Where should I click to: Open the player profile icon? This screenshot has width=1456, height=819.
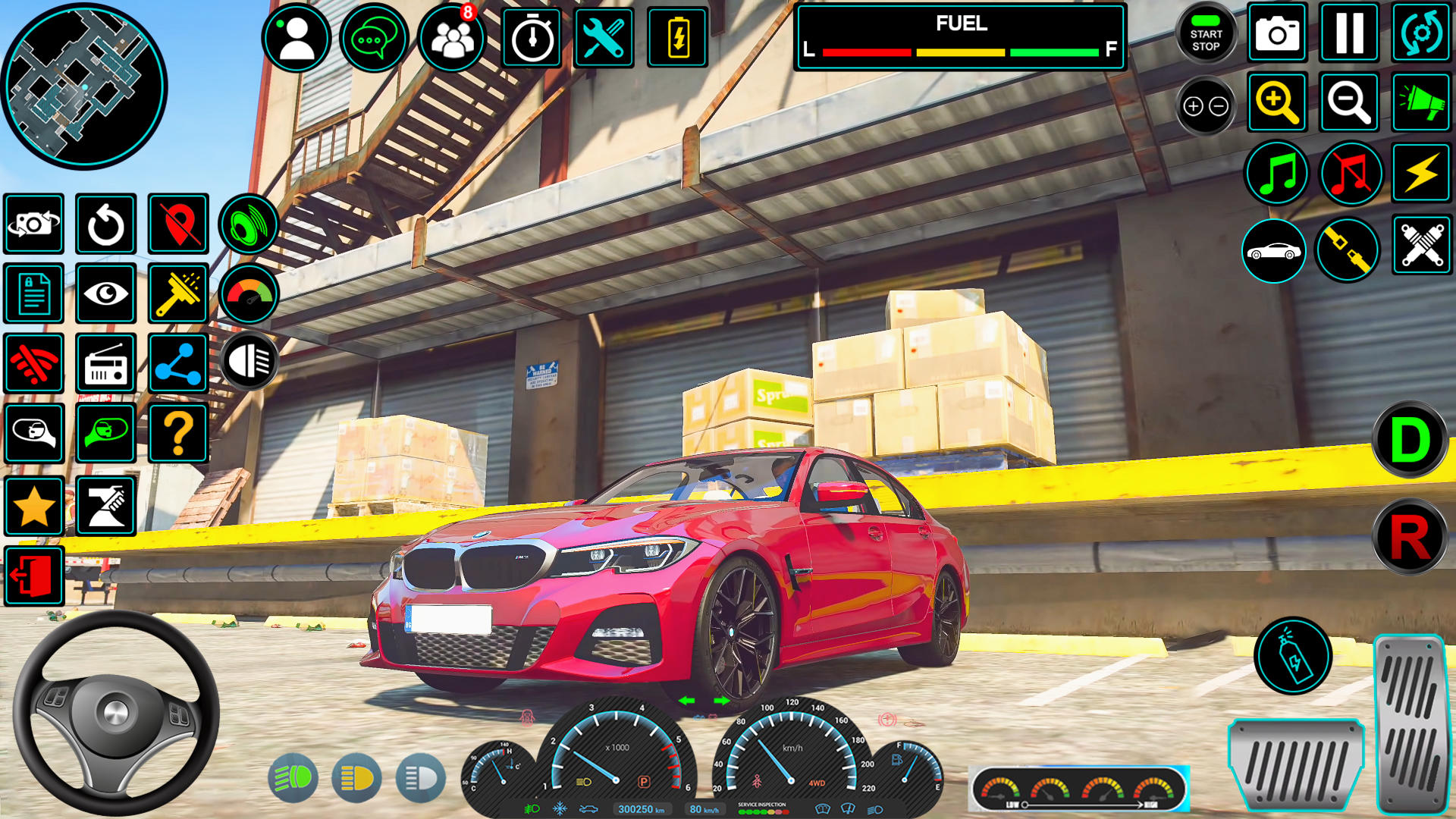coord(297,38)
